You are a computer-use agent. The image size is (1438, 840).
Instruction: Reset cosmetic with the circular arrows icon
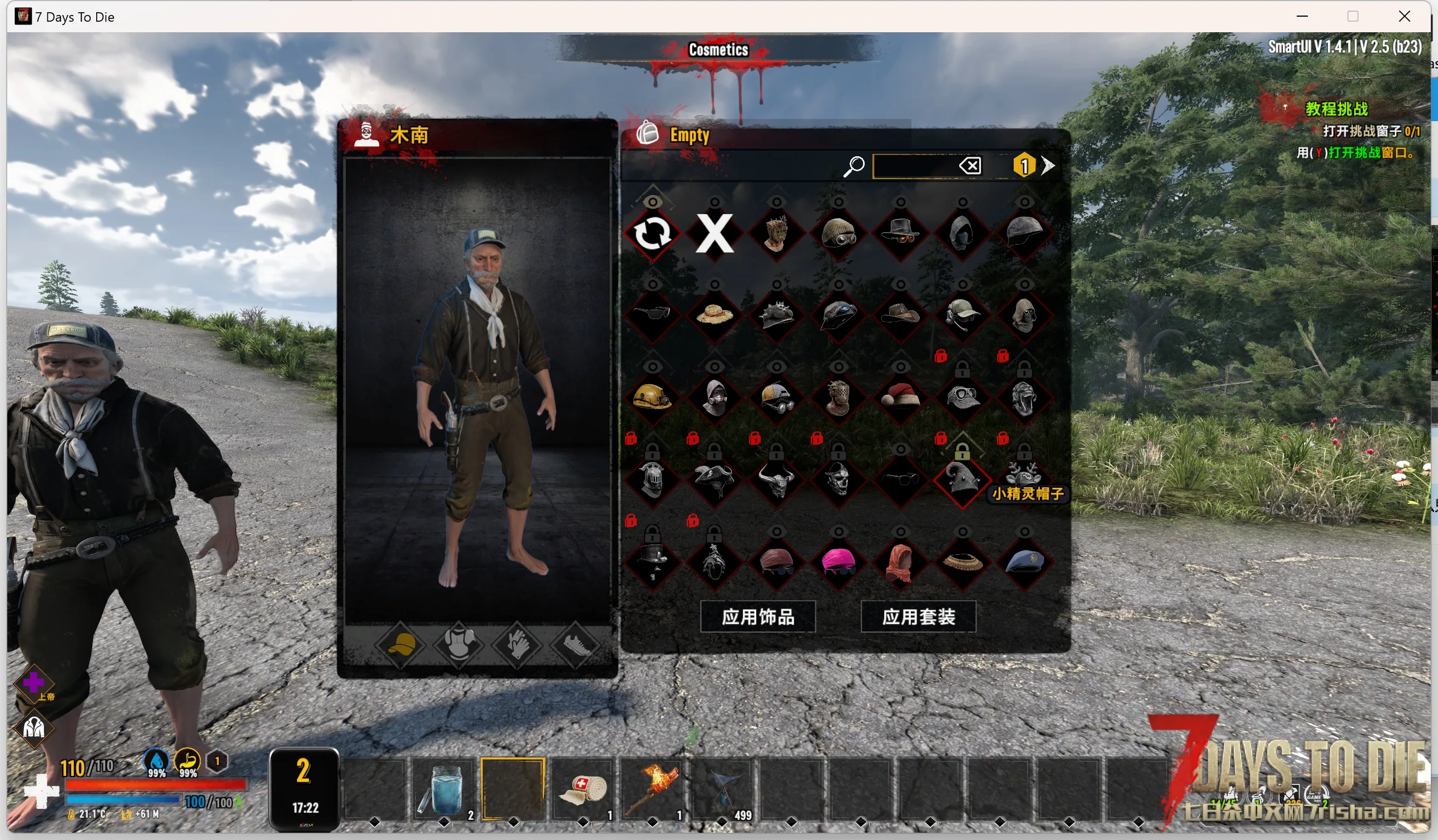pyautogui.click(x=652, y=233)
